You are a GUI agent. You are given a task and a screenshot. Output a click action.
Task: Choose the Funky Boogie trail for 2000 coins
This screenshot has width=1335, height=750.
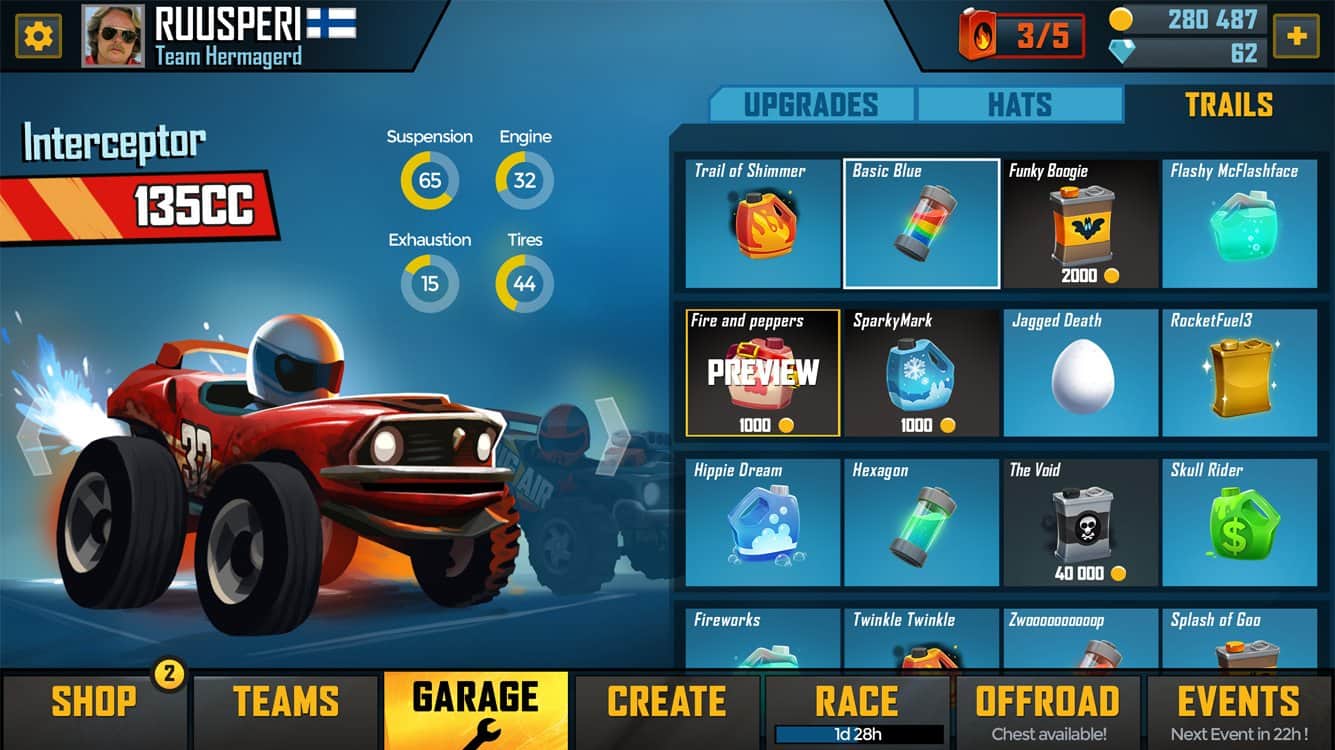(1081, 223)
